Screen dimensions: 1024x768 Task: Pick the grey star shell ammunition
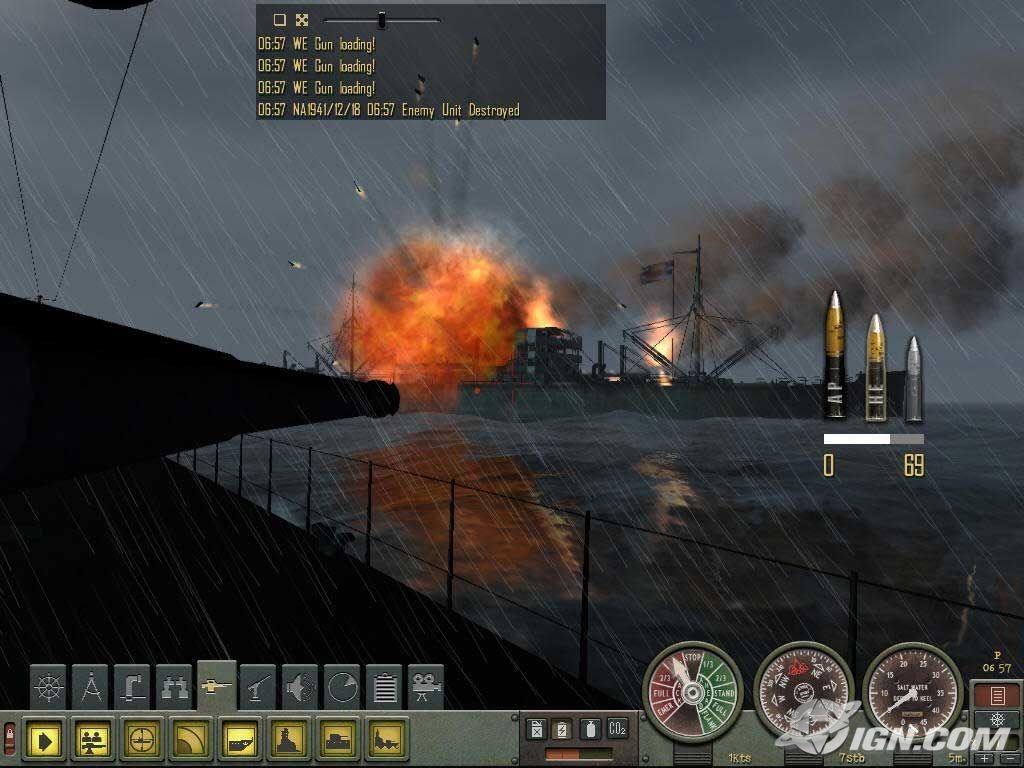click(912, 378)
